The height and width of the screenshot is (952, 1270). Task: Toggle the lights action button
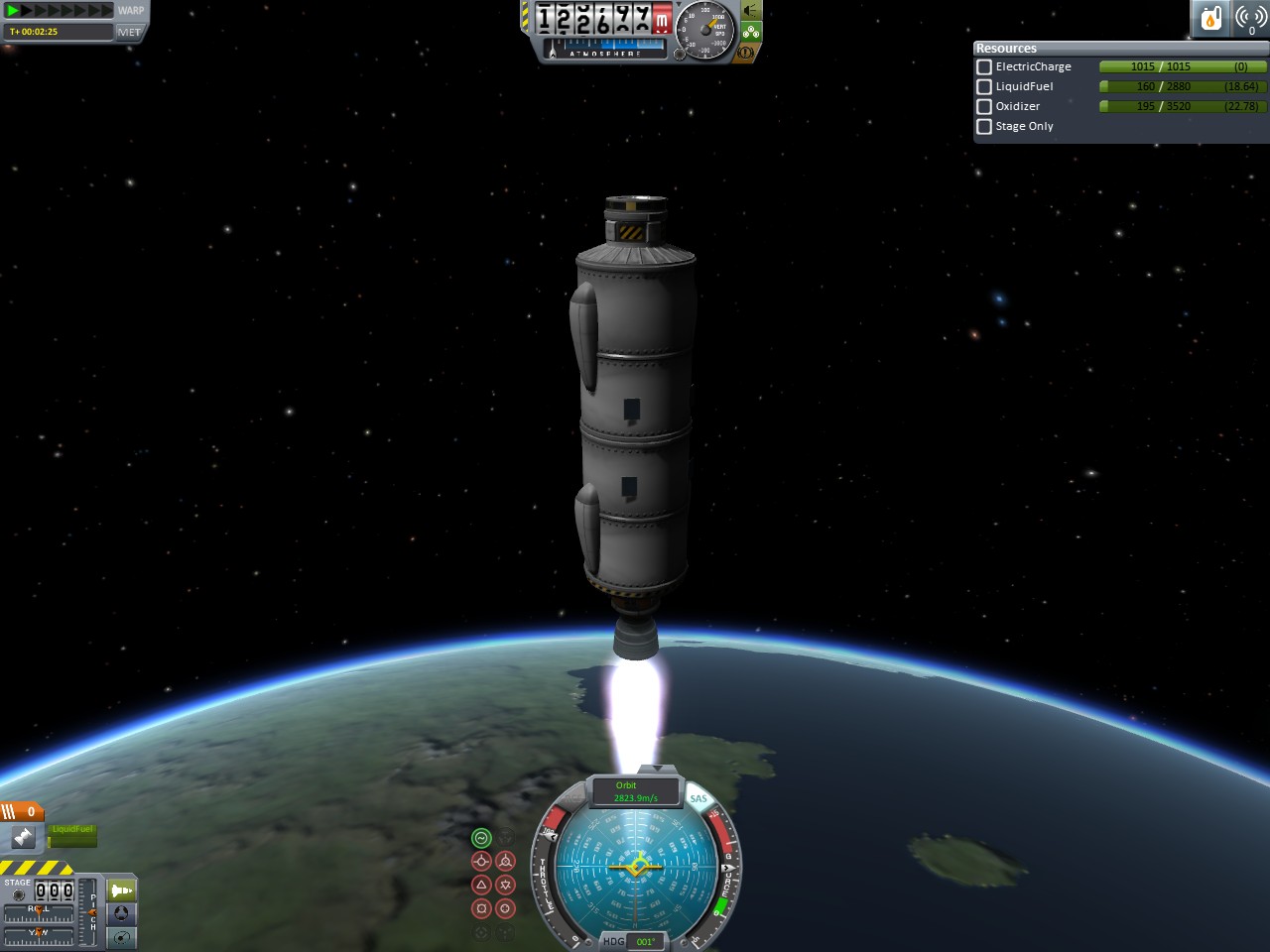point(751,11)
